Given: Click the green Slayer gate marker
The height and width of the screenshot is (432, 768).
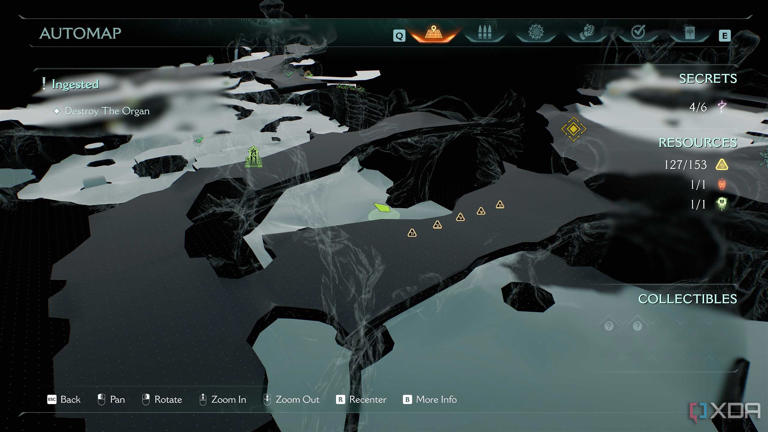Looking at the screenshot, I should point(253,156).
